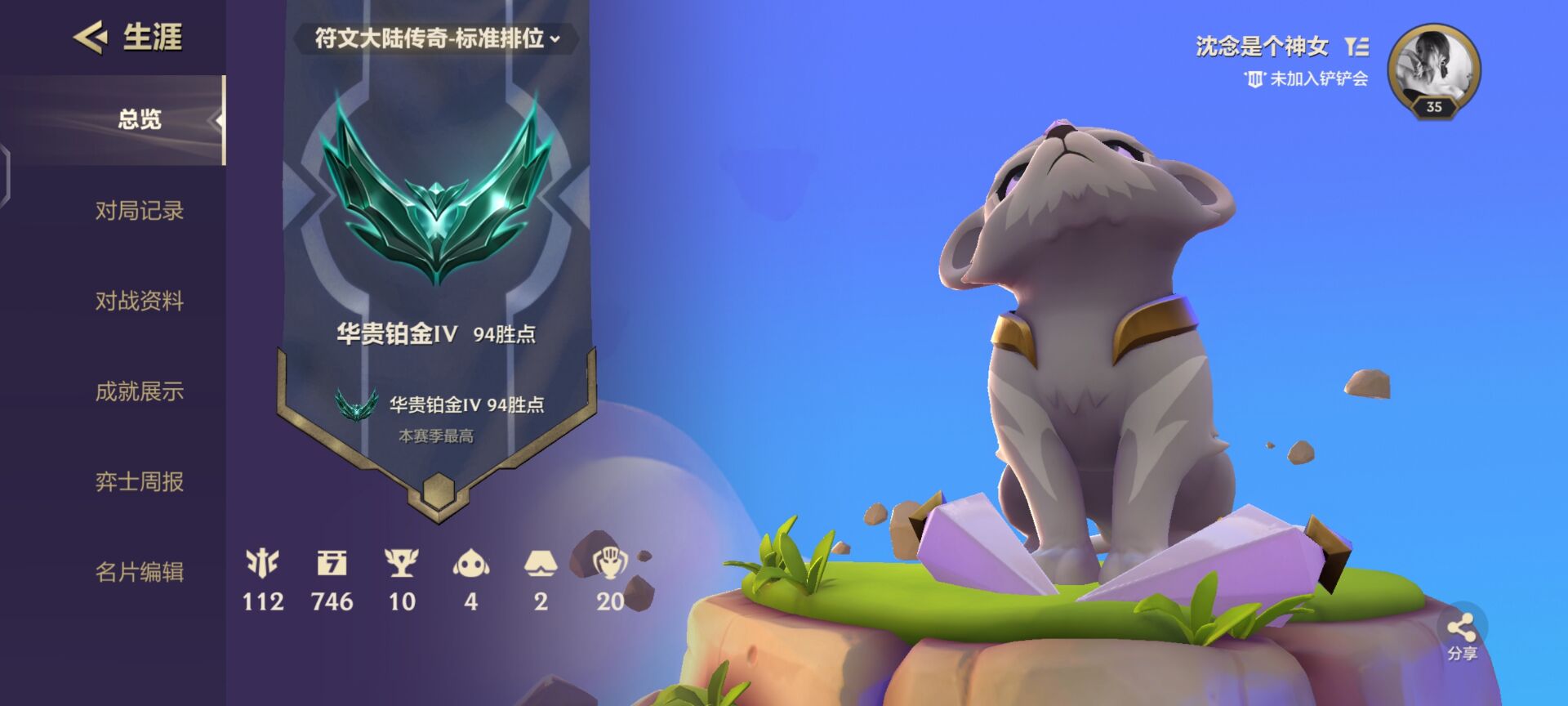The width and height of the screenshot is (1568, 706).
Task: Tap the calendar stat icon showing 746
Action: [x=332, y=564]
